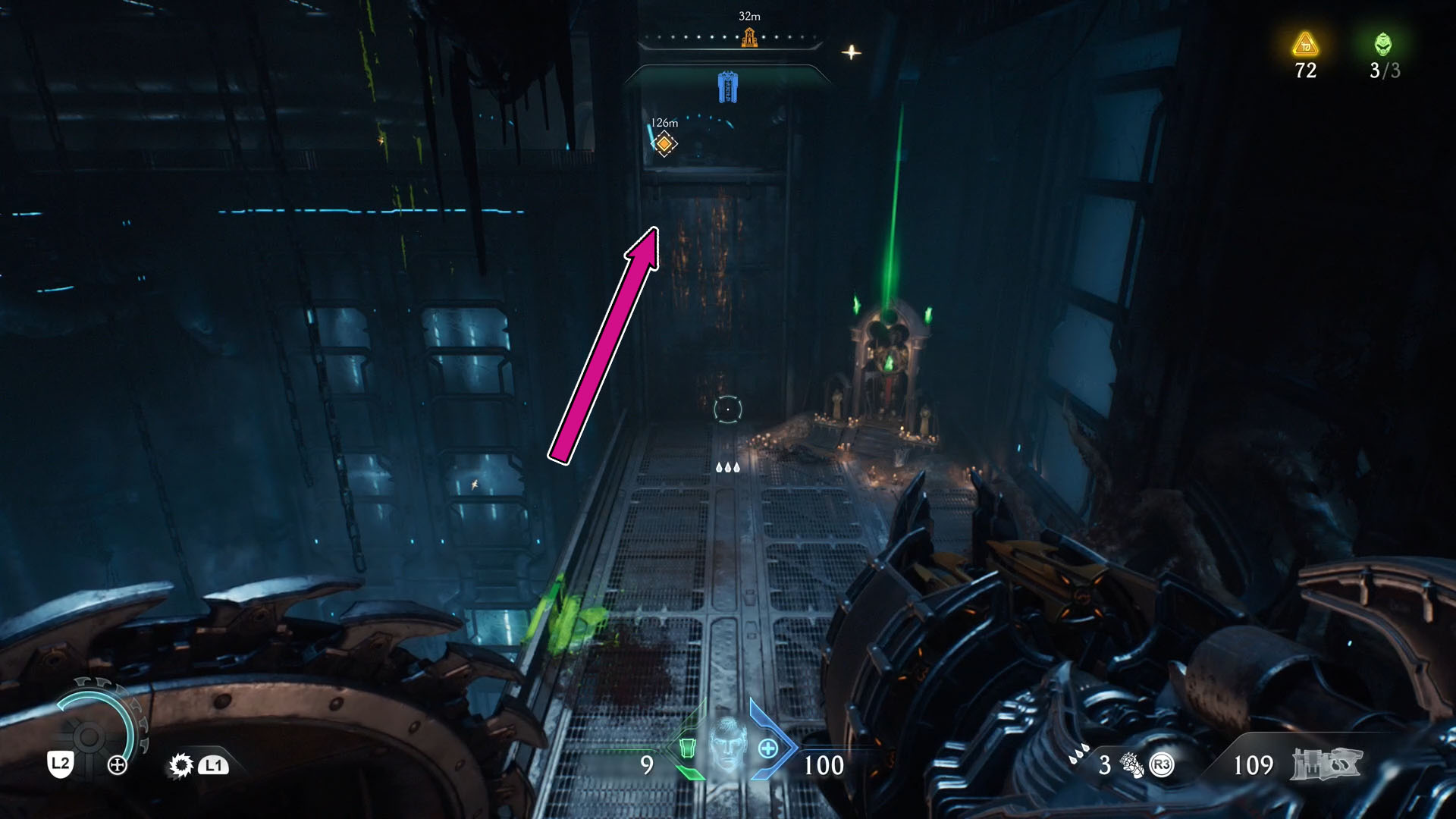This screenshot has height=819, width=1456.
Task: Toggle the R3 button prompt indicator
Action: (1161, 766)
